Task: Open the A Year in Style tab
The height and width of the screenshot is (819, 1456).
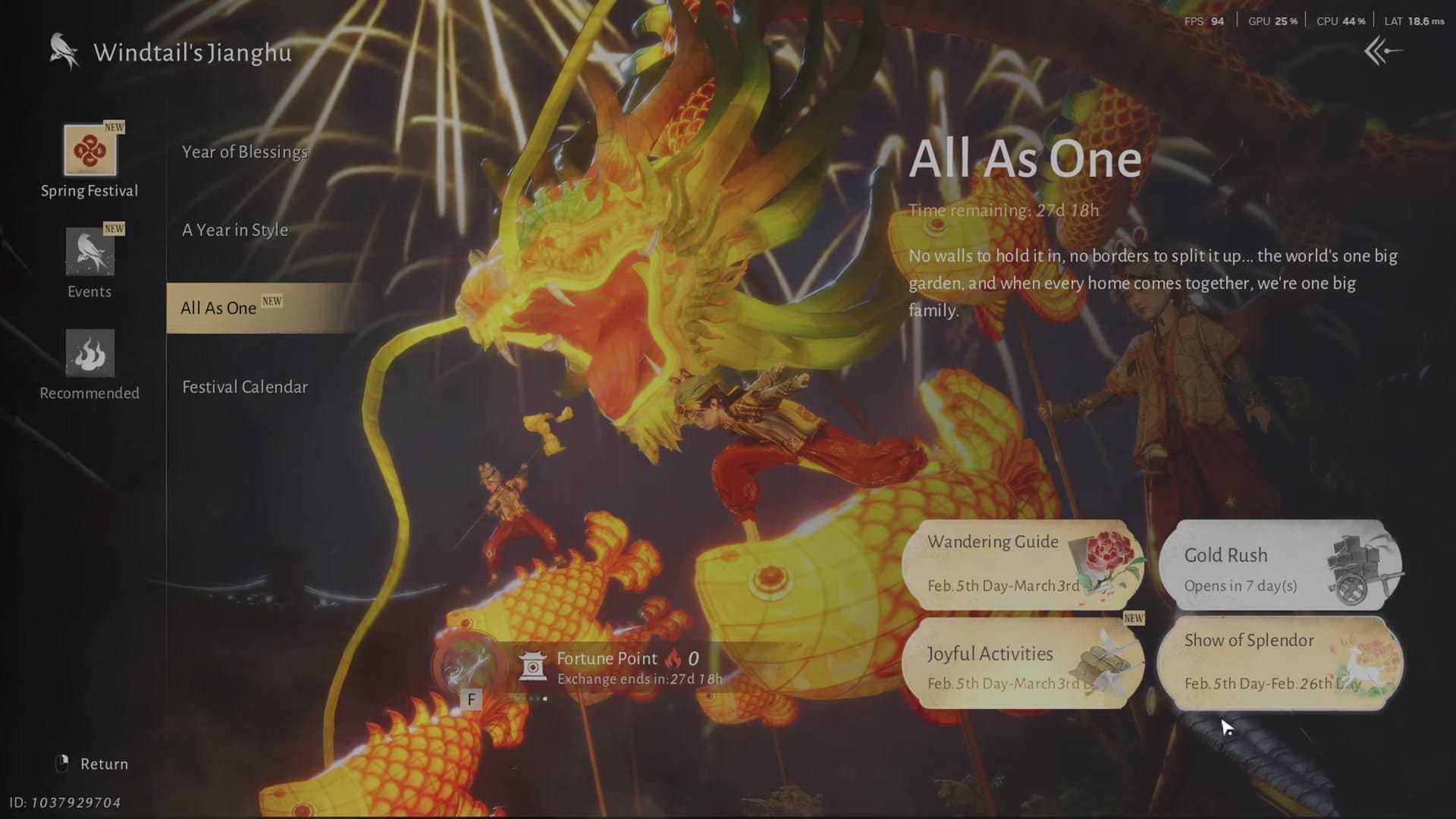Action: tap(235, 230)
